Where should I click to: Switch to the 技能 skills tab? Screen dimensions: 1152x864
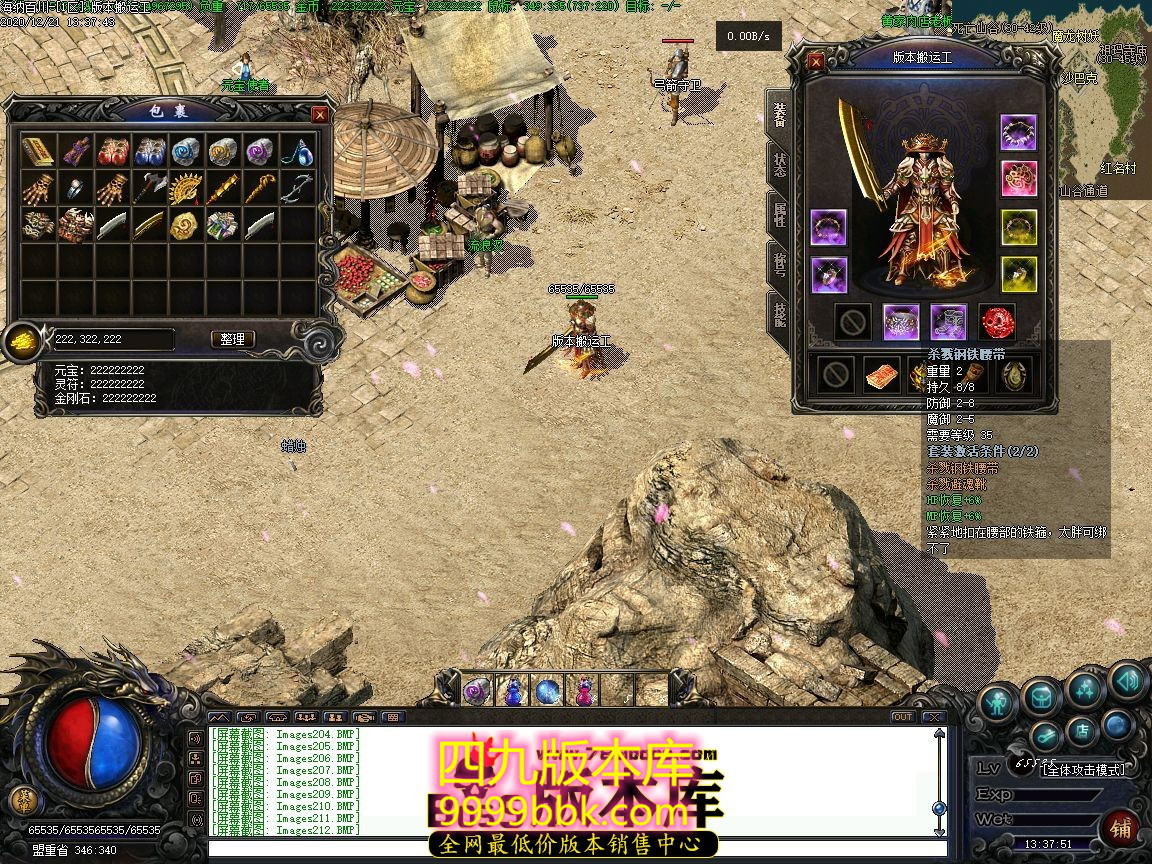pos(779,313)
